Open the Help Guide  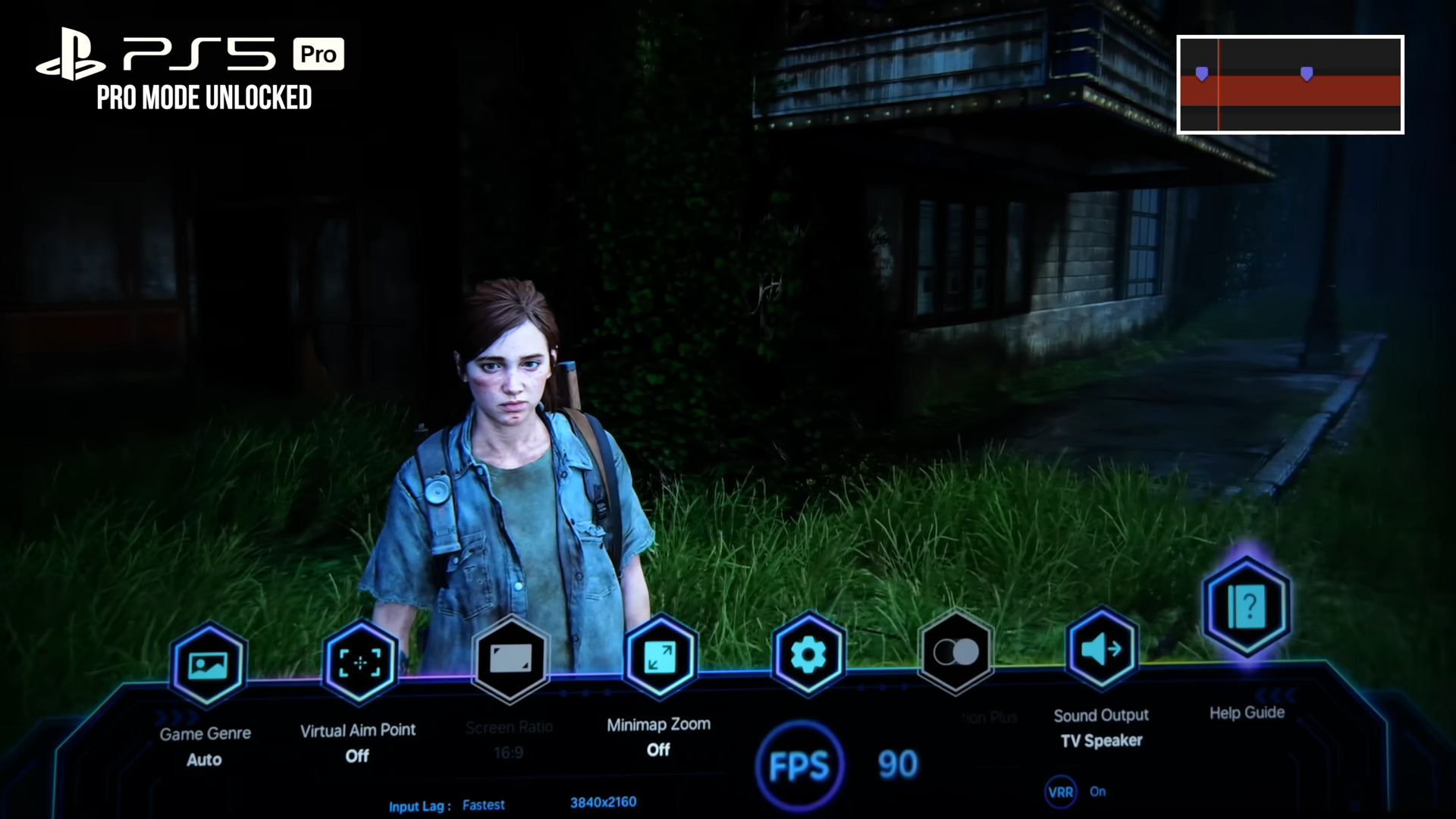click(x=1247, y=607)
